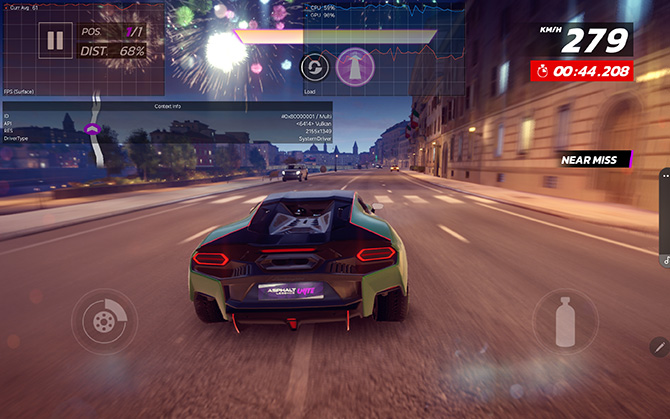Screen dimensions: 670x419
Task: Hit the brake disc button
Action: pos(101,320)
